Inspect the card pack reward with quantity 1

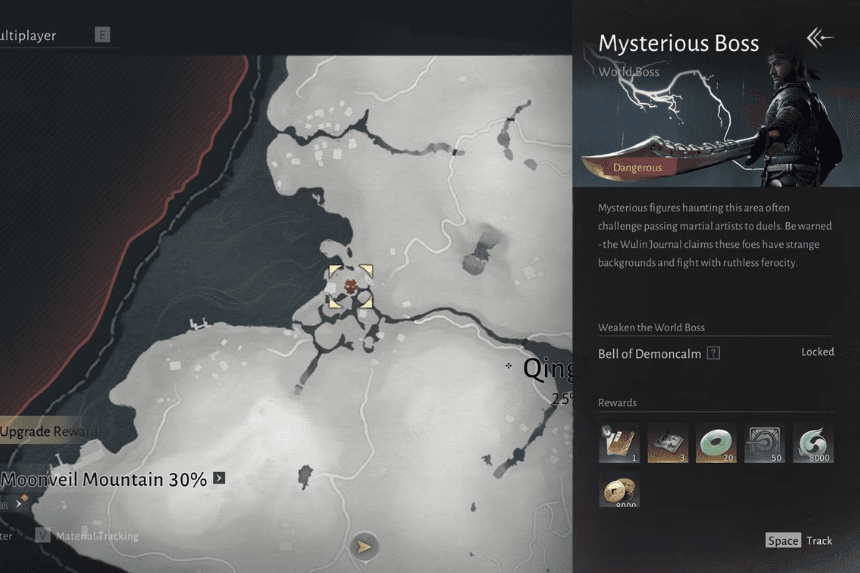click(619, 443)
